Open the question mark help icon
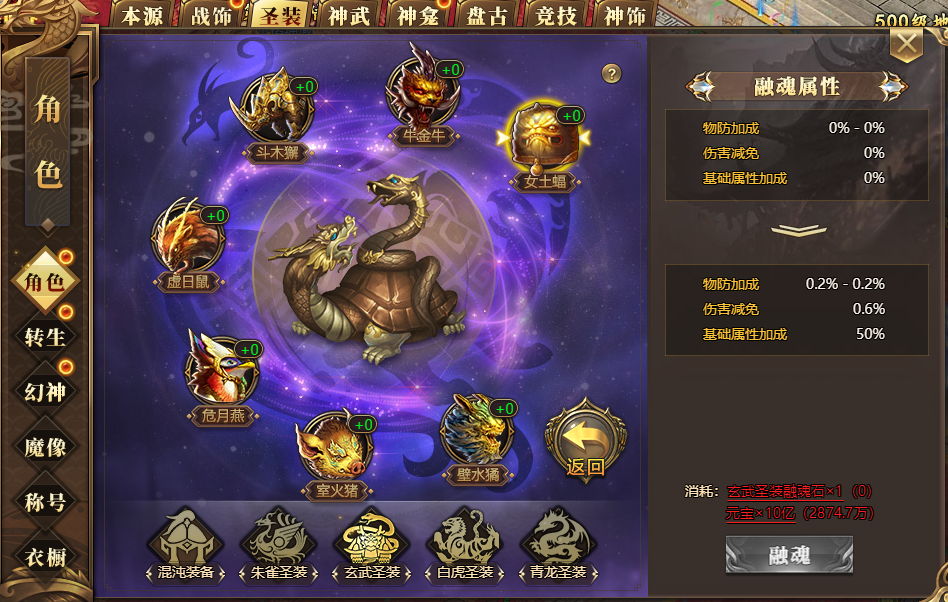Viewport: 948px width, 602px height. click(612, 74)
